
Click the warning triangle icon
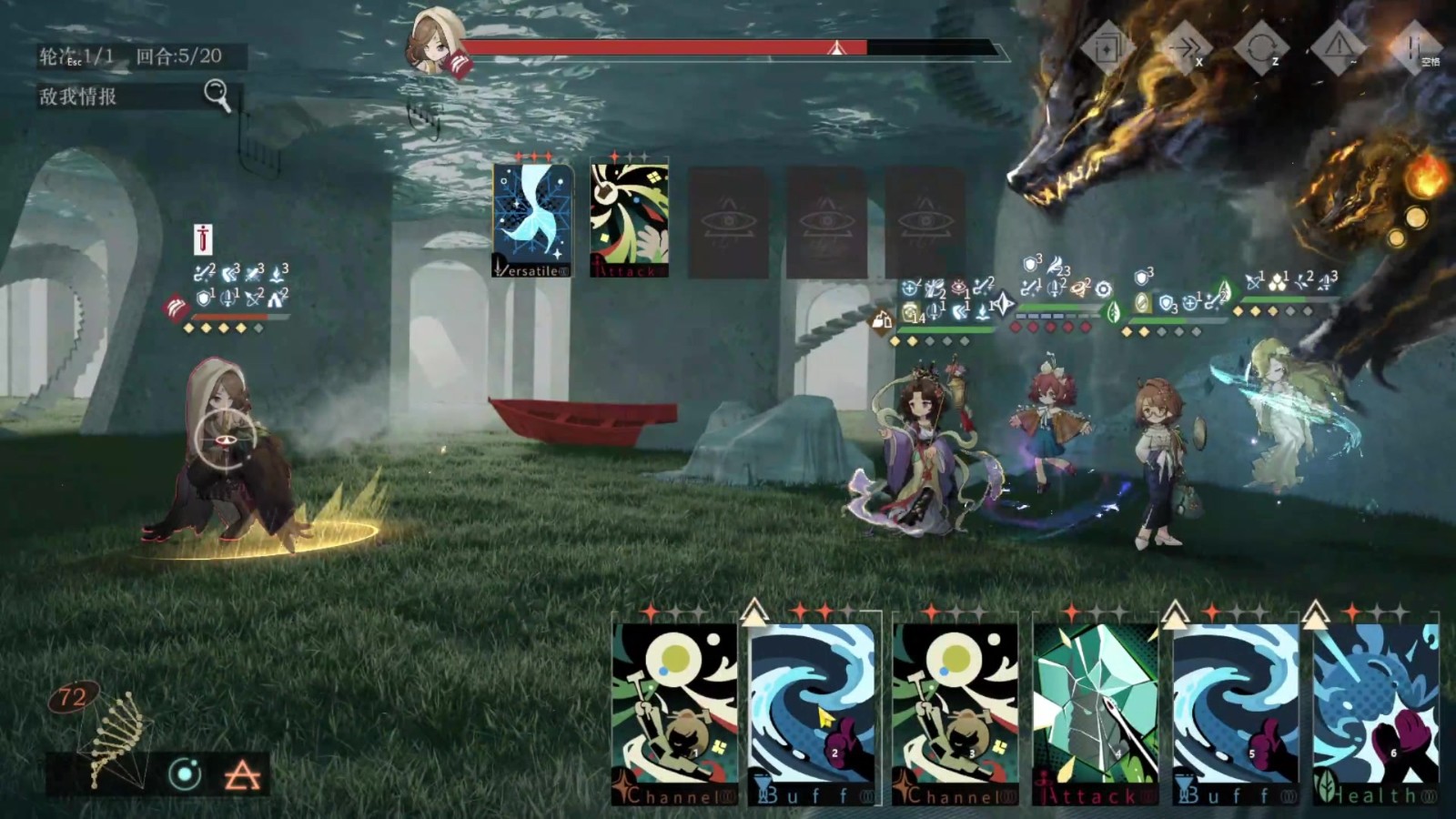(1338, 46)
